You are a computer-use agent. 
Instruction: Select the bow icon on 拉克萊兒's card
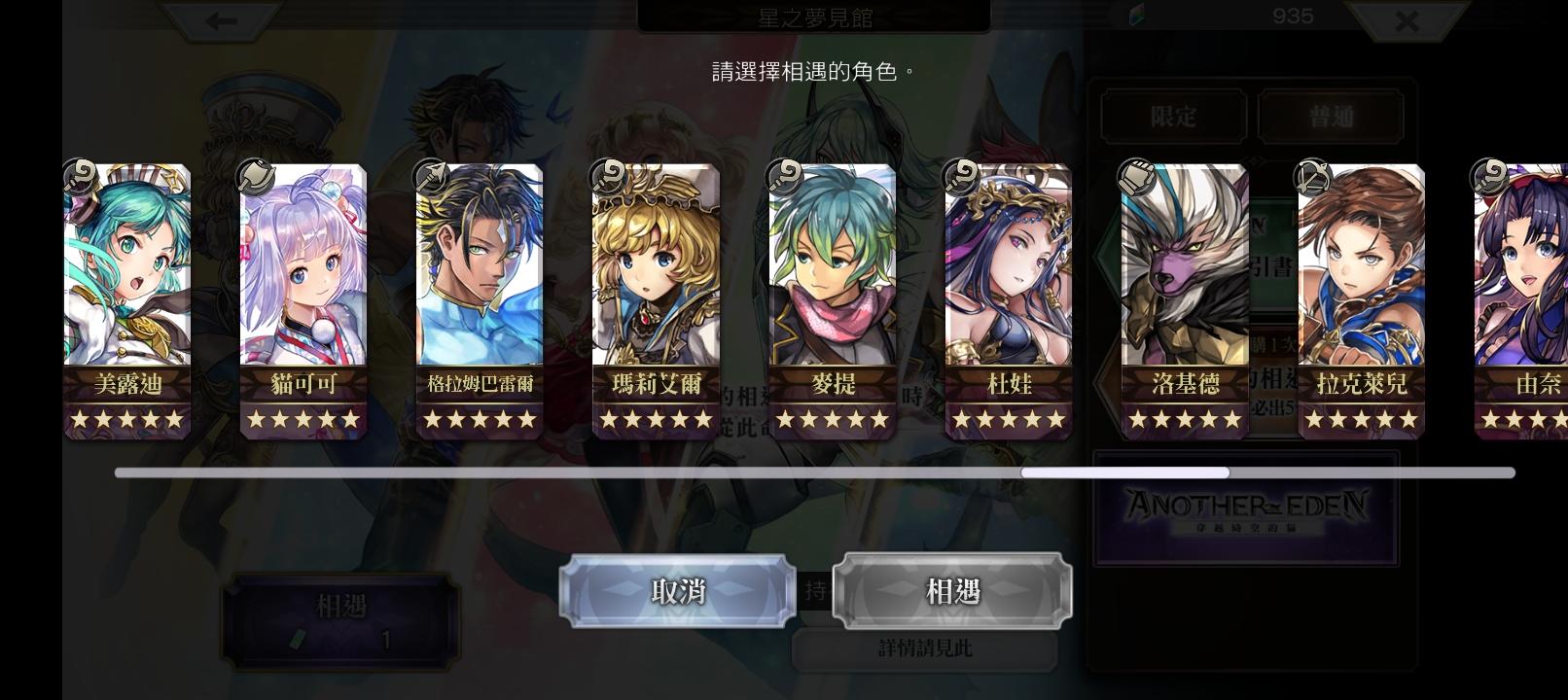click(1313, 177)
